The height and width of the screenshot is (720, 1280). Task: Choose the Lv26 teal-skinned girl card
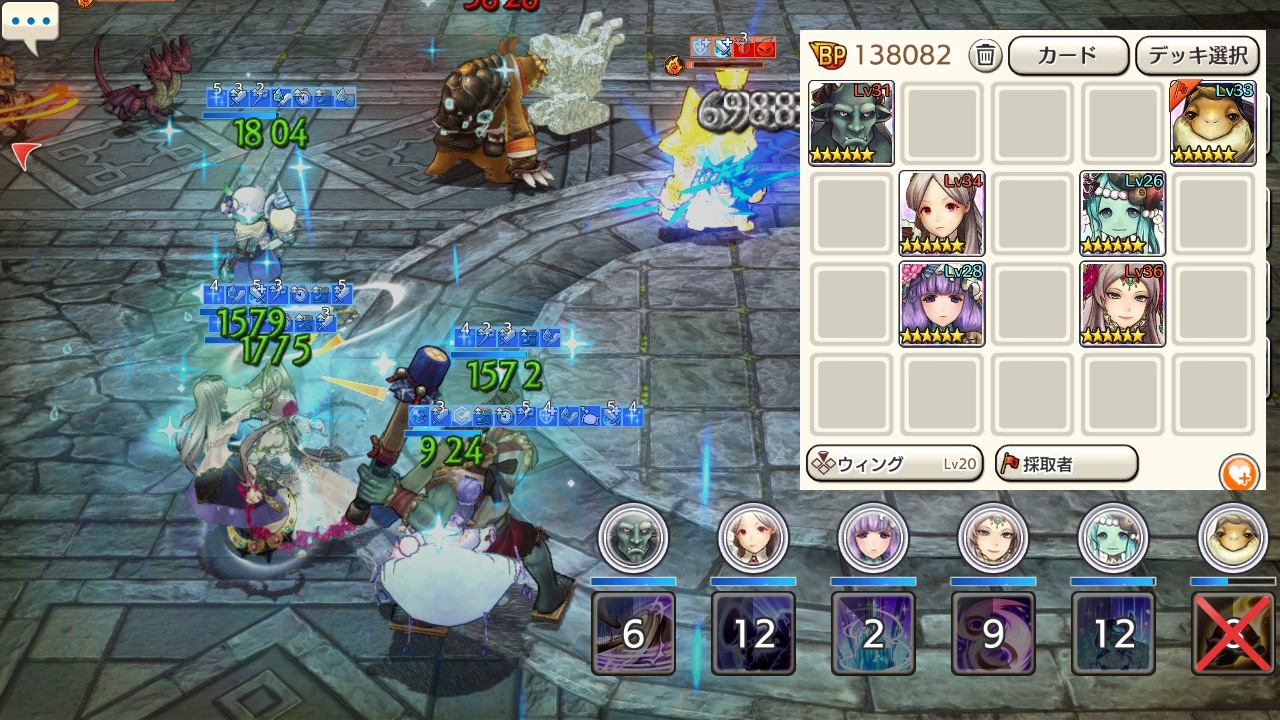[1122, 213]
